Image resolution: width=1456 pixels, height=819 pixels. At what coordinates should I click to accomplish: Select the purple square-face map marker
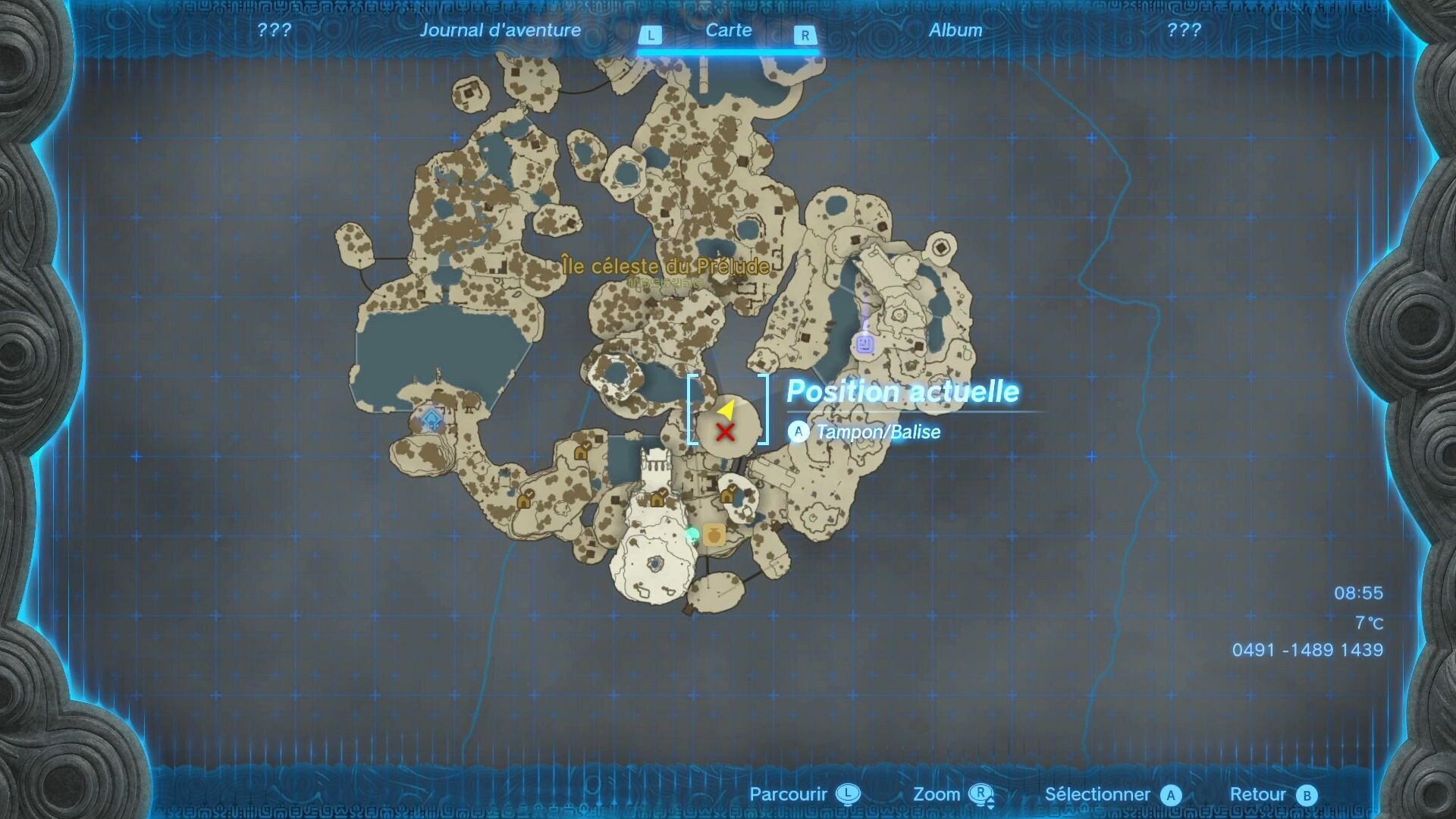pos(864,345)
